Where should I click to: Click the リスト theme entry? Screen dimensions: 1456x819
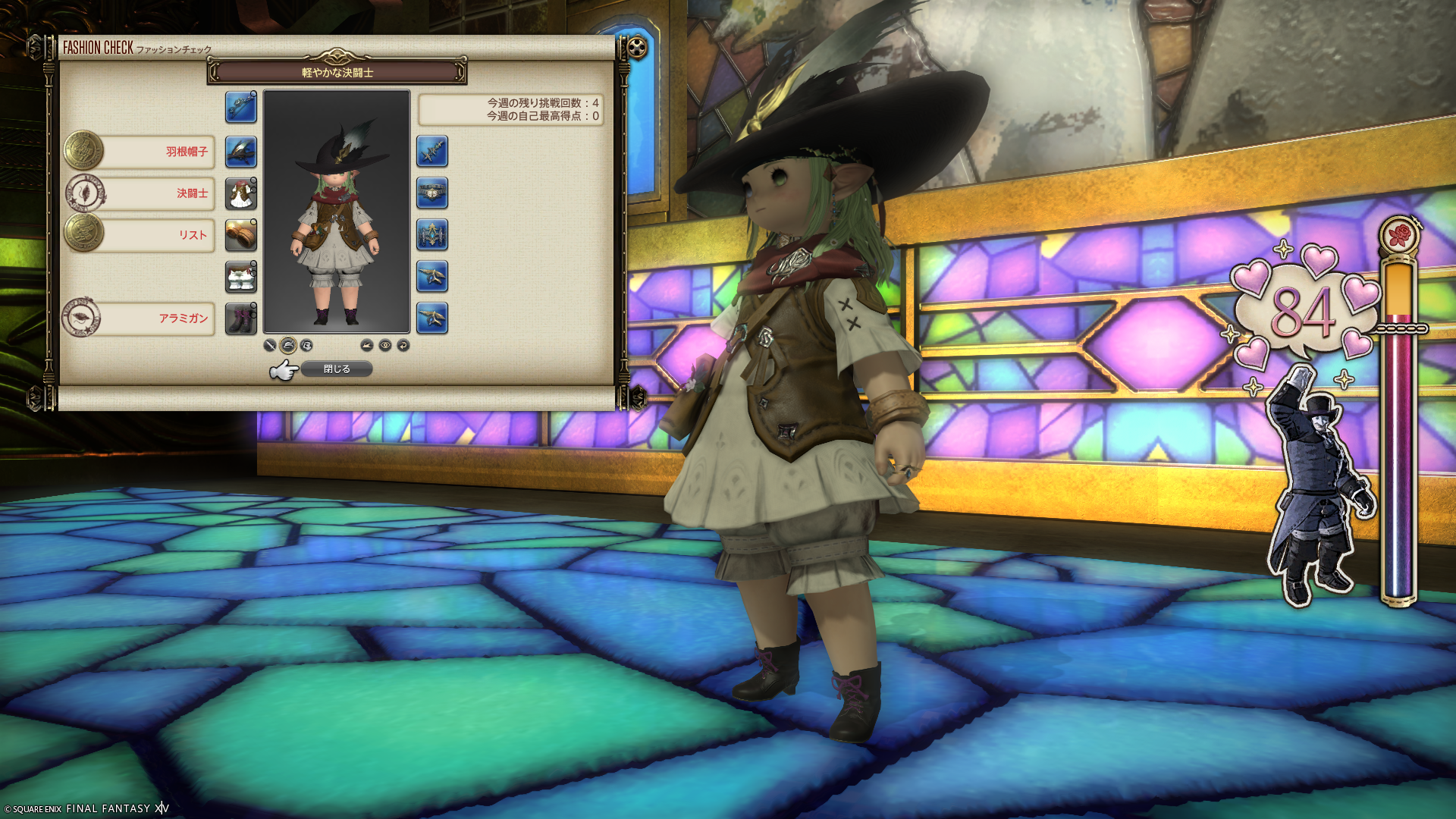[x=159, y=235]
